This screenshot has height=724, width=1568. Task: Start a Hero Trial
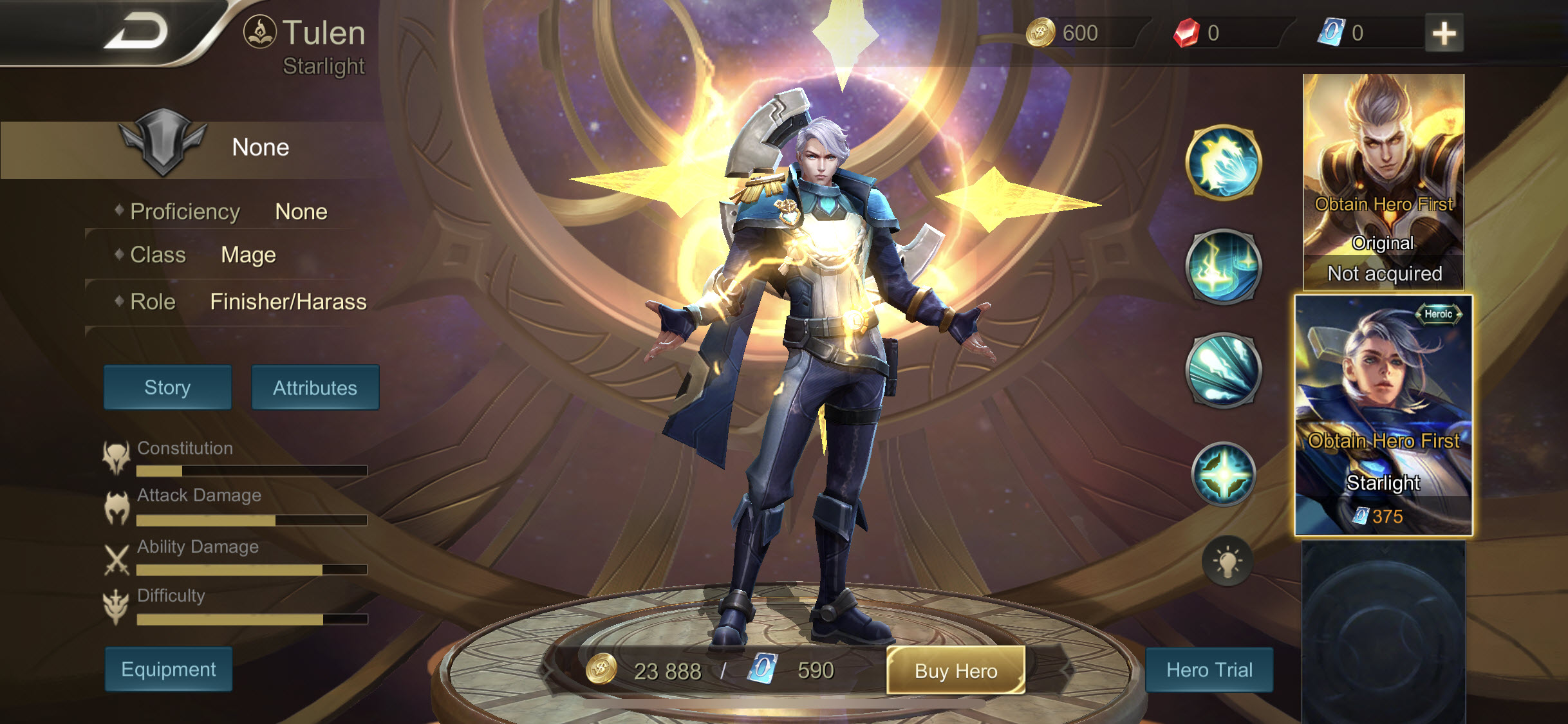(x=1209, y=670)
